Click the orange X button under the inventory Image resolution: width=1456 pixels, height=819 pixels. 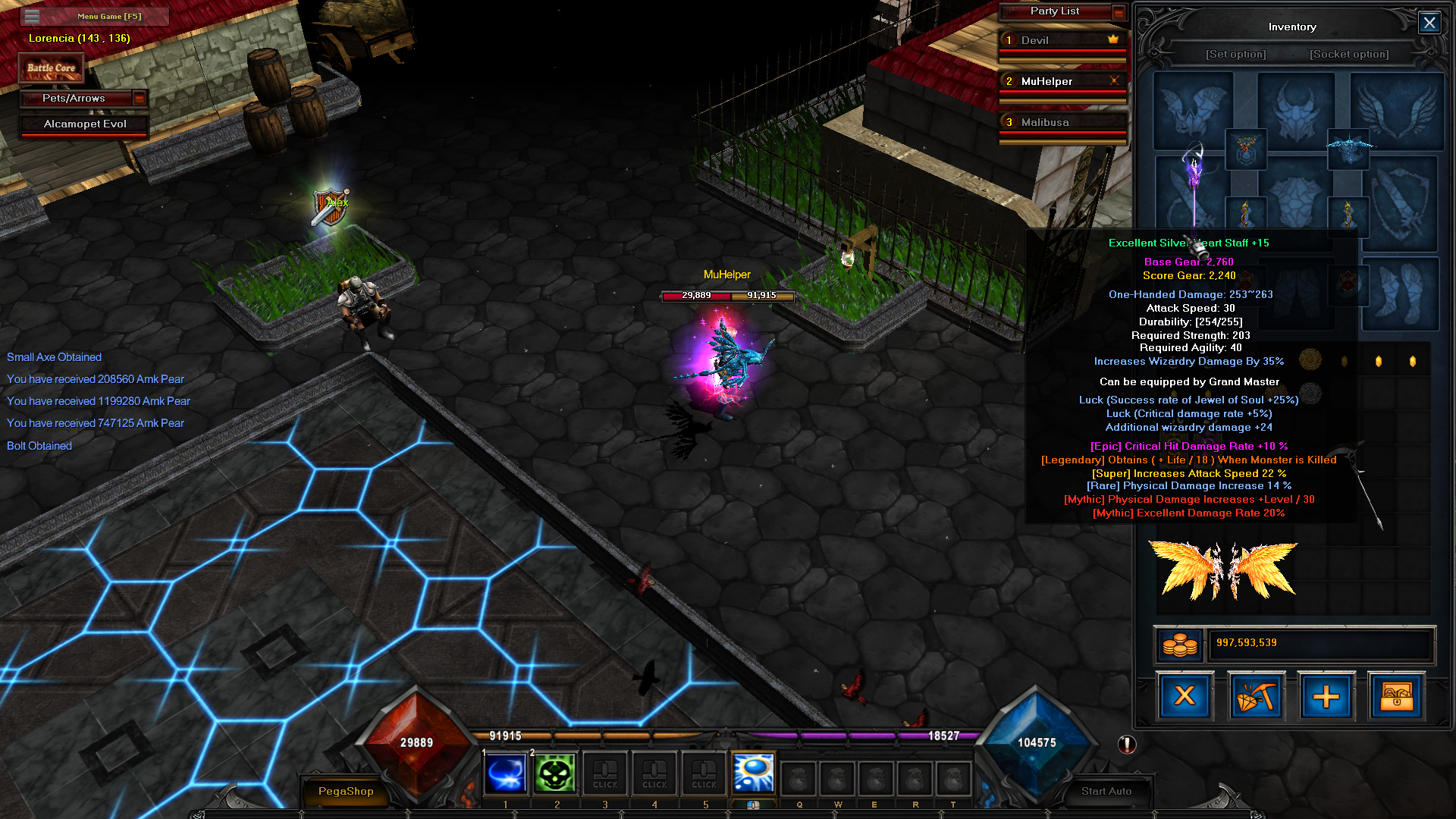1185,696
